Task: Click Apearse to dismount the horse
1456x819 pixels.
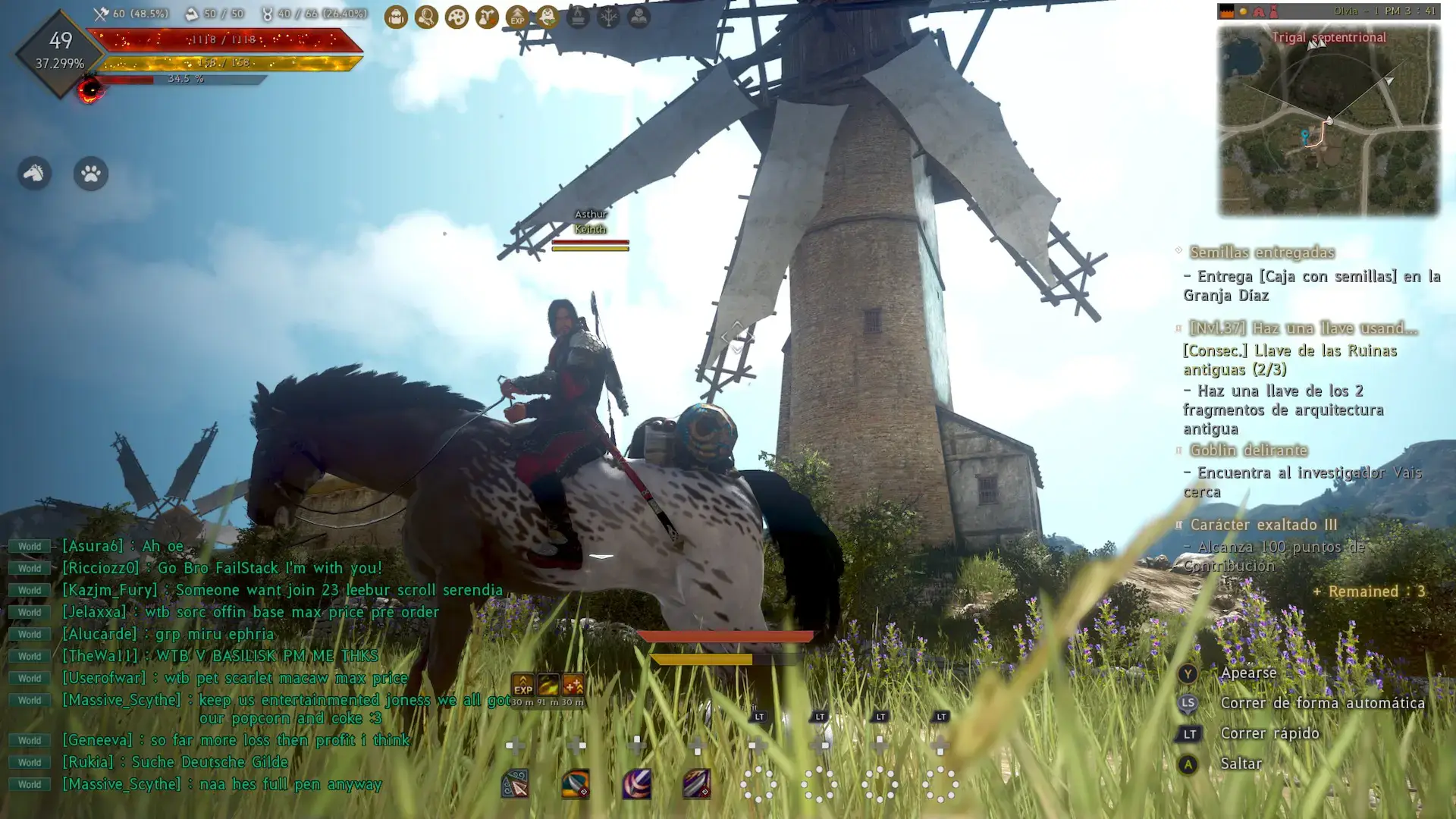Action: click(1249, 673)
